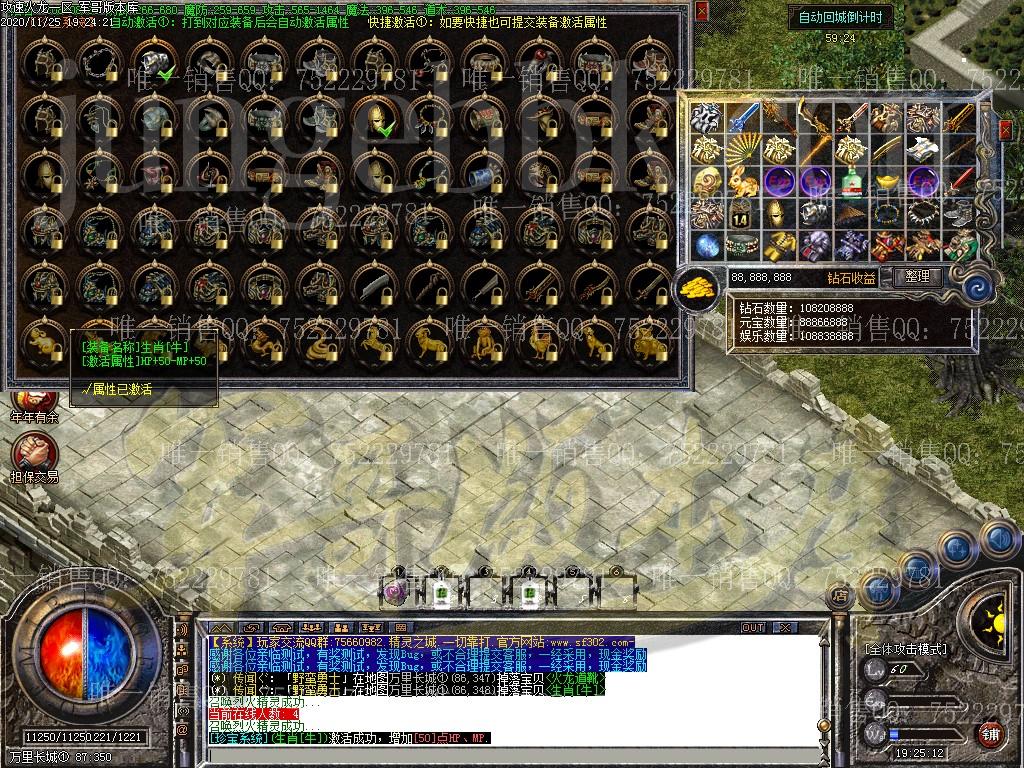Open the 铺 shop button
1024x768 pixels.
click(x=990, y=735)
